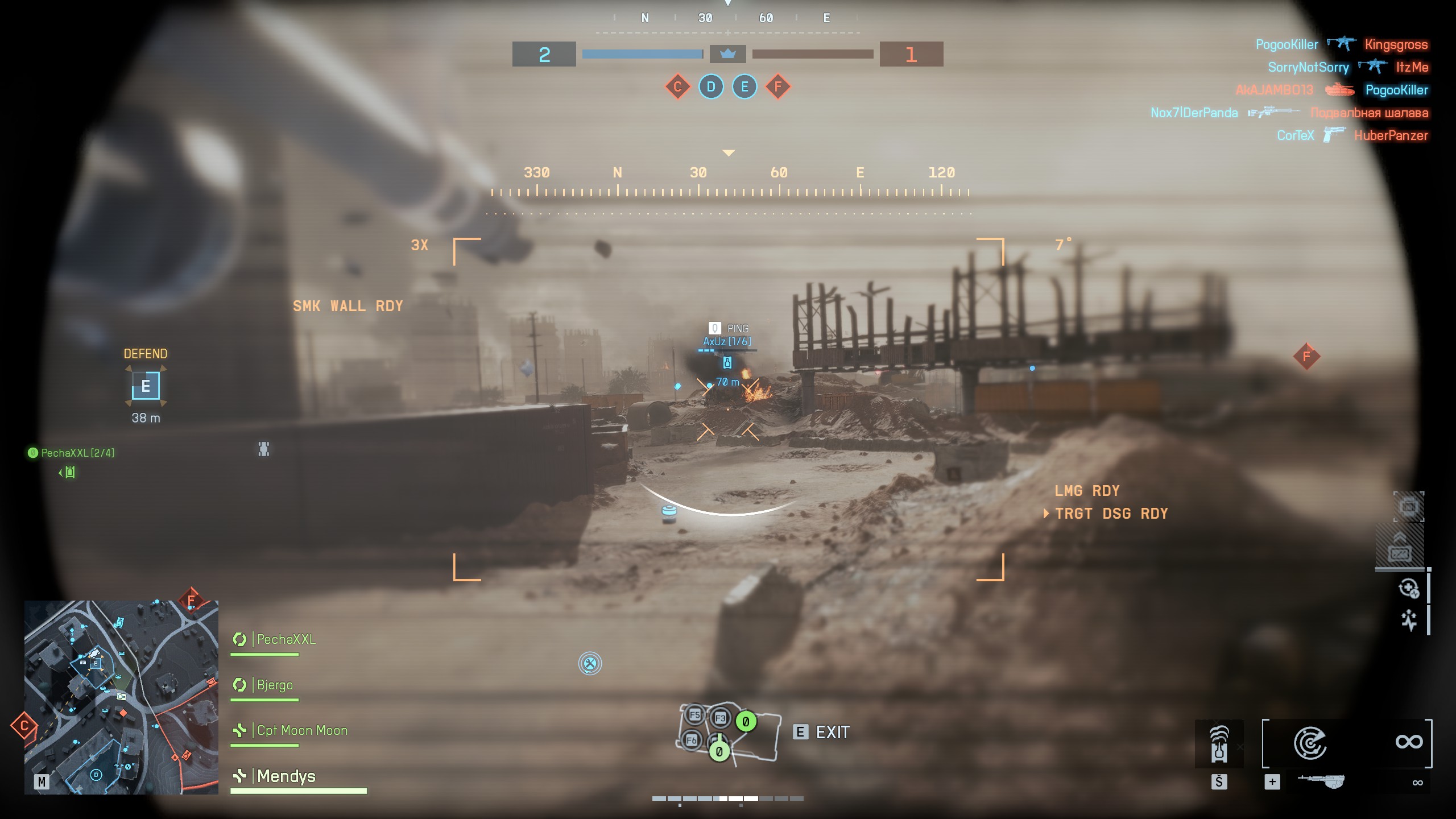Select objective D in the top capture bar
Screen dimensions: 1456x819
point(711,87)
